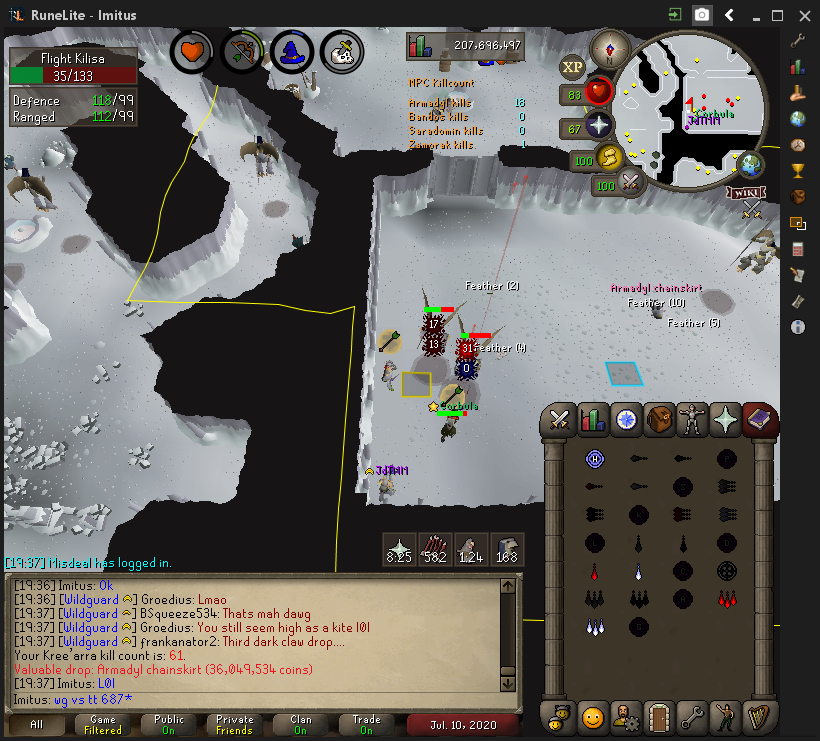Image resolution: width=820 pixels, height=741 pixels.
Task: Open the Inventory backpack tab
Action: 660,421
